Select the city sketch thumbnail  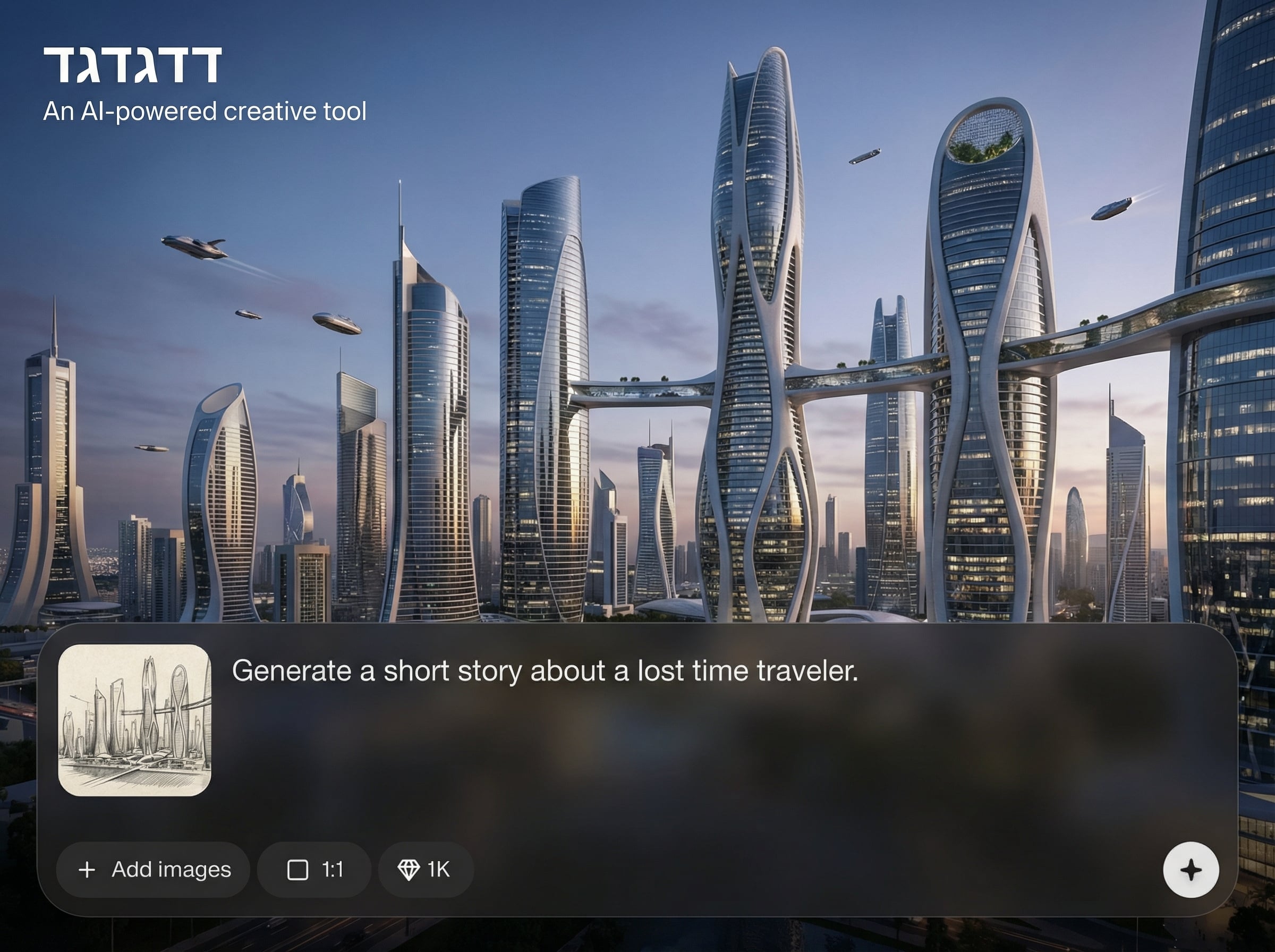[x=135, y=720]
